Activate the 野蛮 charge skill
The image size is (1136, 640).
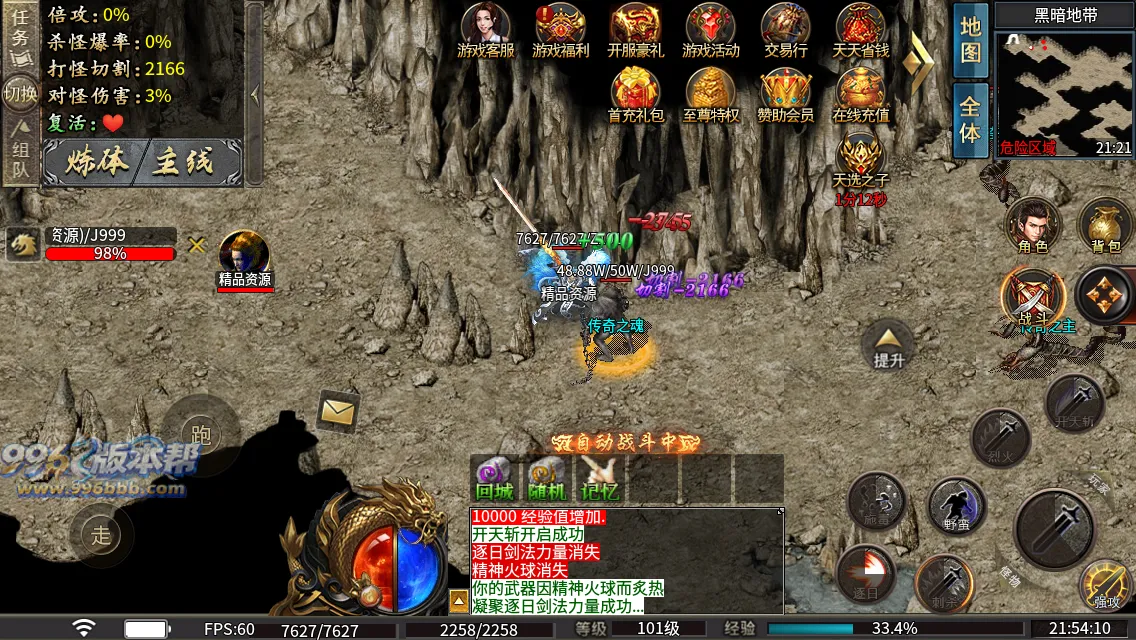tap(956, 505)
